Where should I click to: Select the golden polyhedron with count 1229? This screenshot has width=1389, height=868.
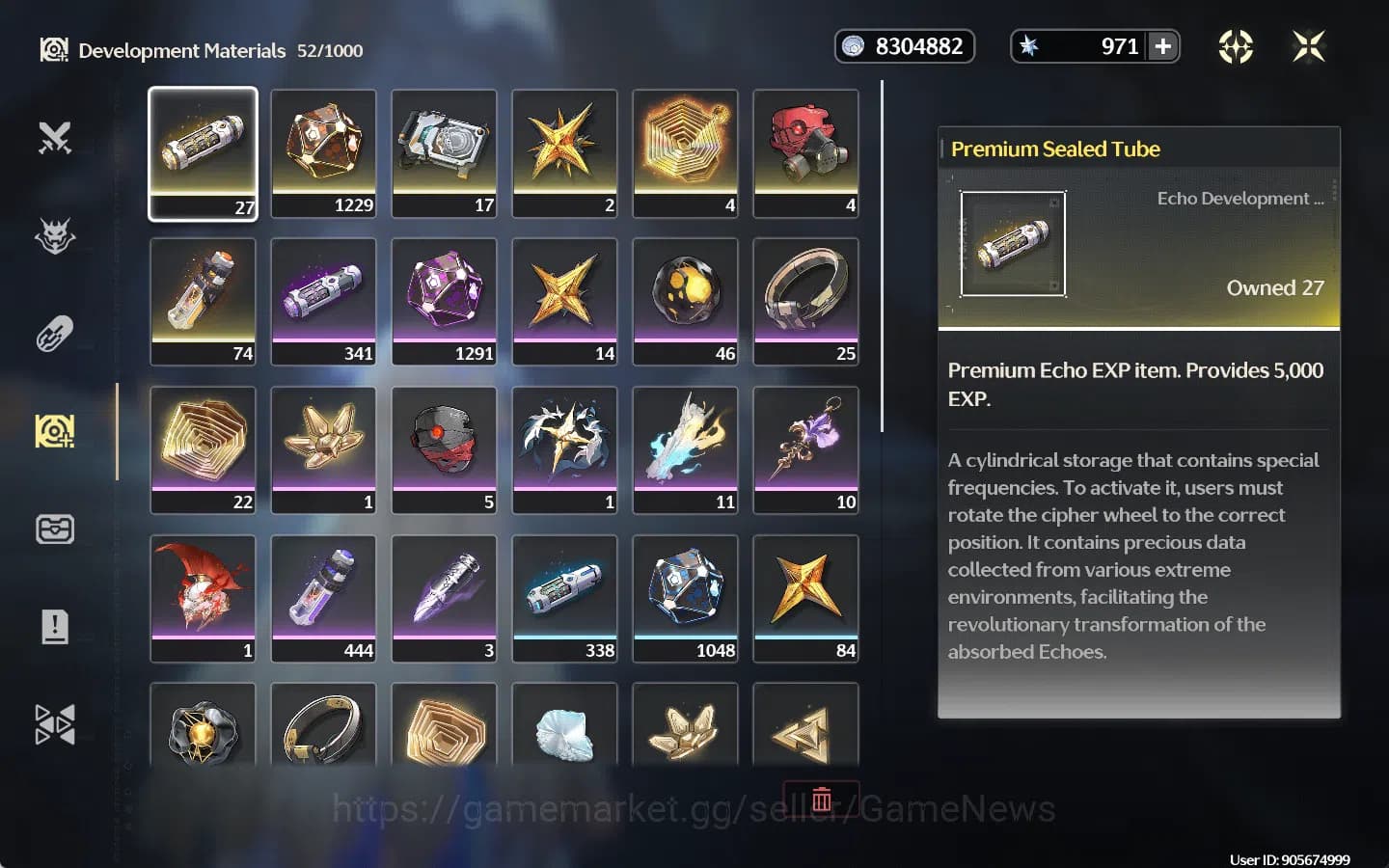(323, 152)
